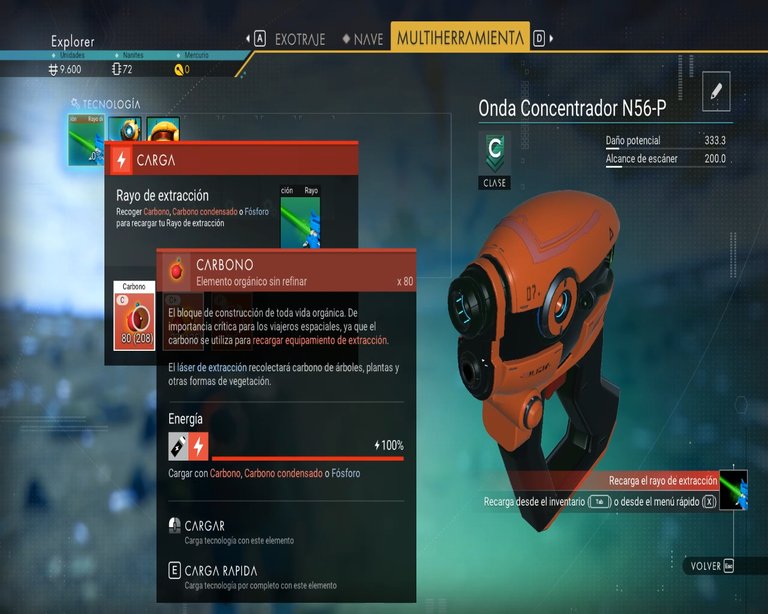This screenshot has width=768, height=614.
Task: Choose the Carbono item slot
Action: coord(134,316)
